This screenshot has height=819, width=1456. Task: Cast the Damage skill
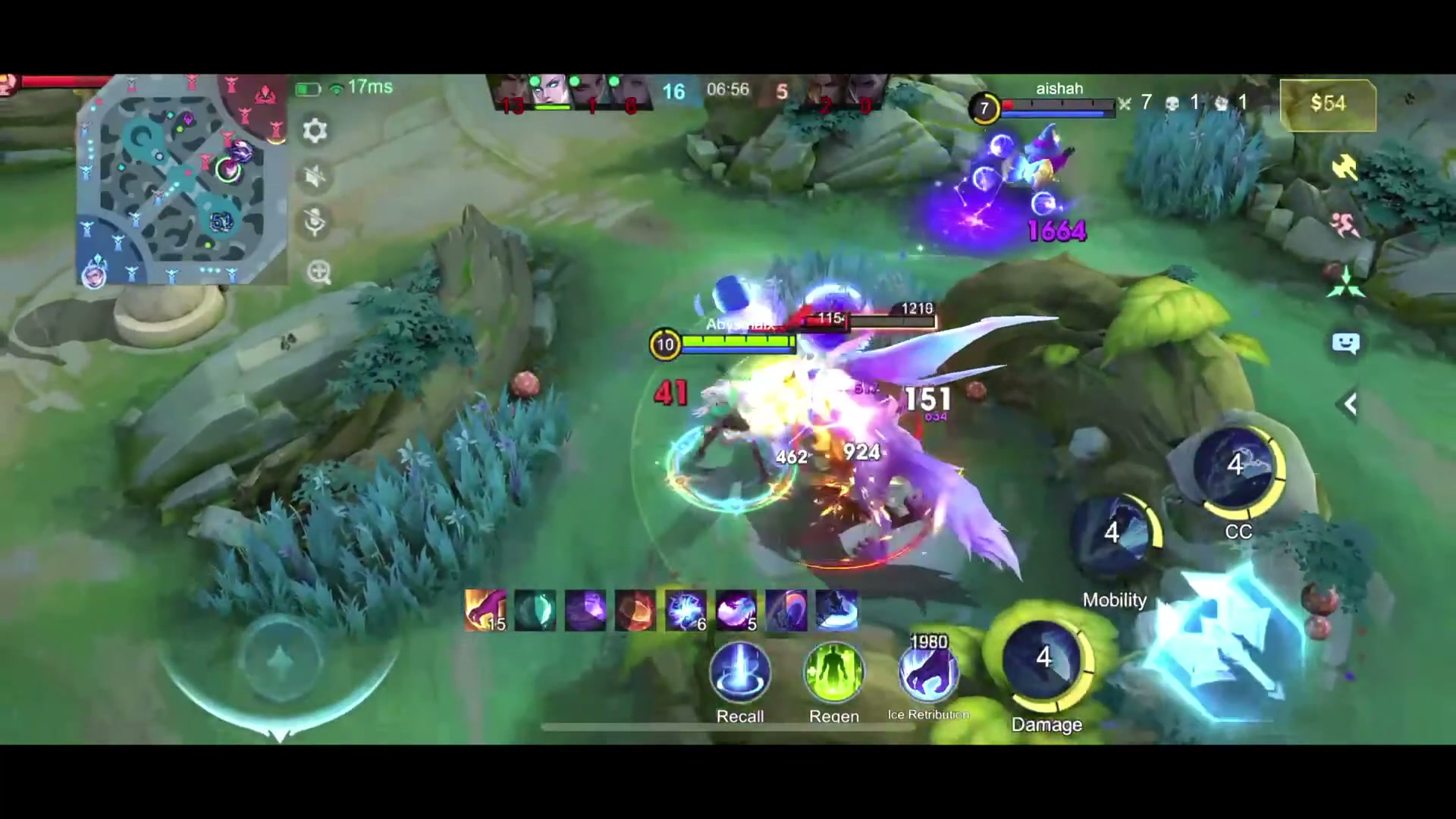point(1046,658)
